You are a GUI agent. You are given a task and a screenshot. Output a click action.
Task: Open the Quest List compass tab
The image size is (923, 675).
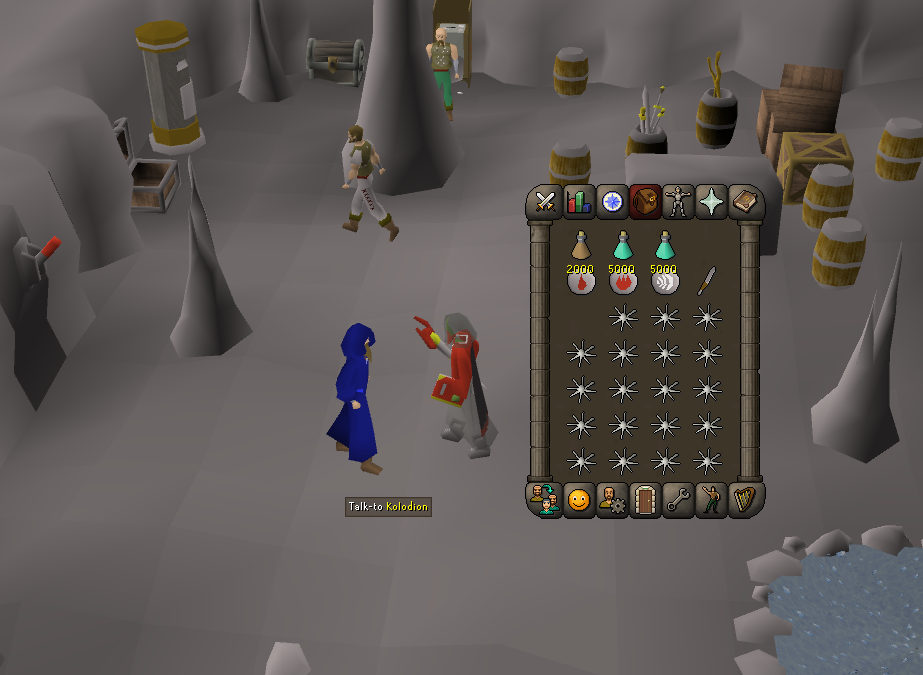[x=612, y=202]
